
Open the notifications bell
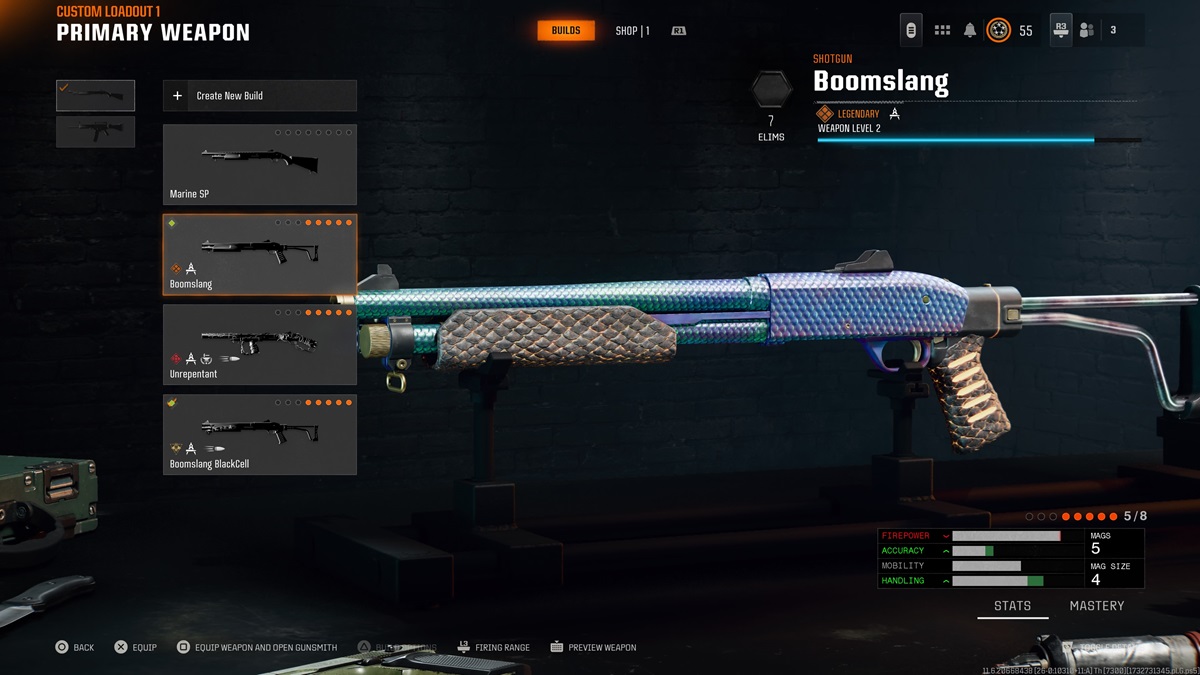point(969,31)
